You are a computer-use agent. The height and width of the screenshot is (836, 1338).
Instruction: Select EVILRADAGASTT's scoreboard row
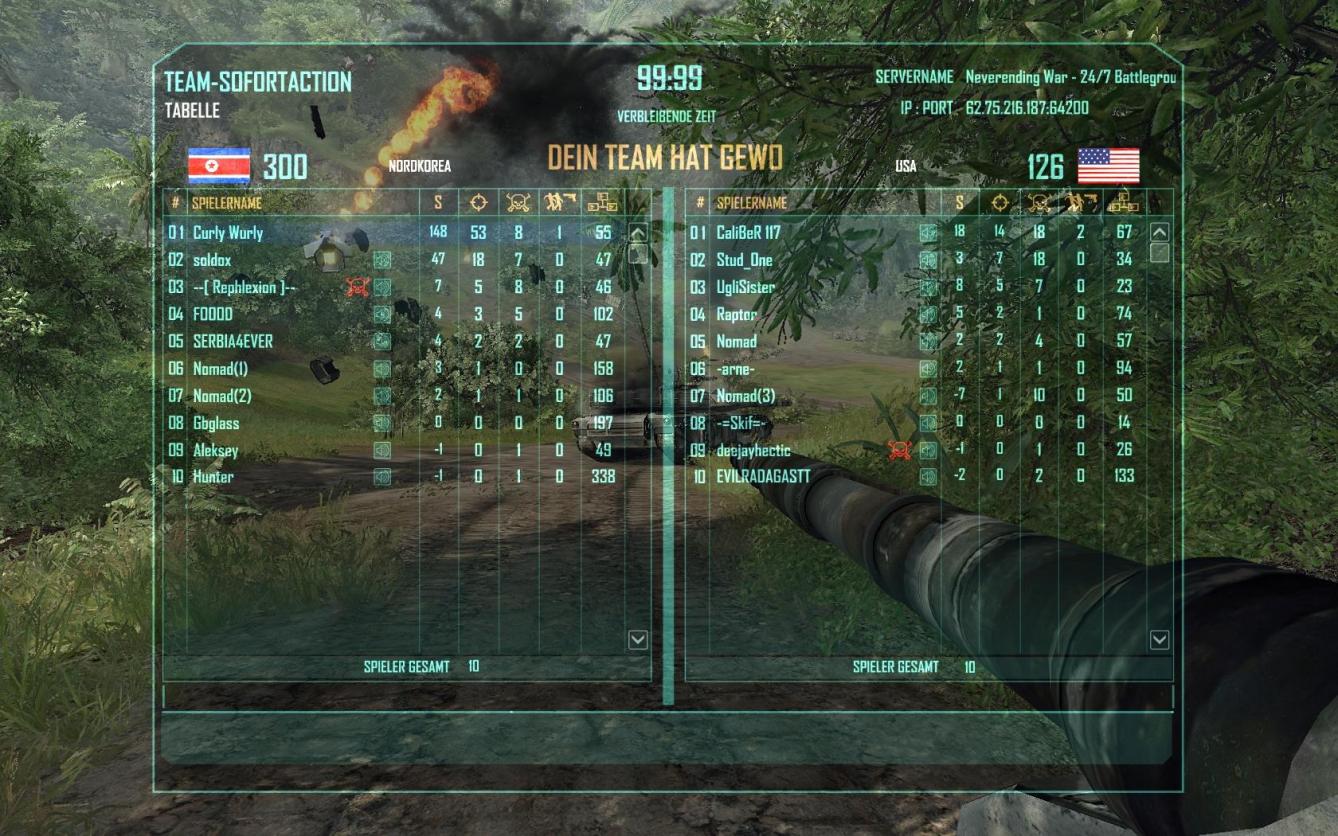click(763, 477)
